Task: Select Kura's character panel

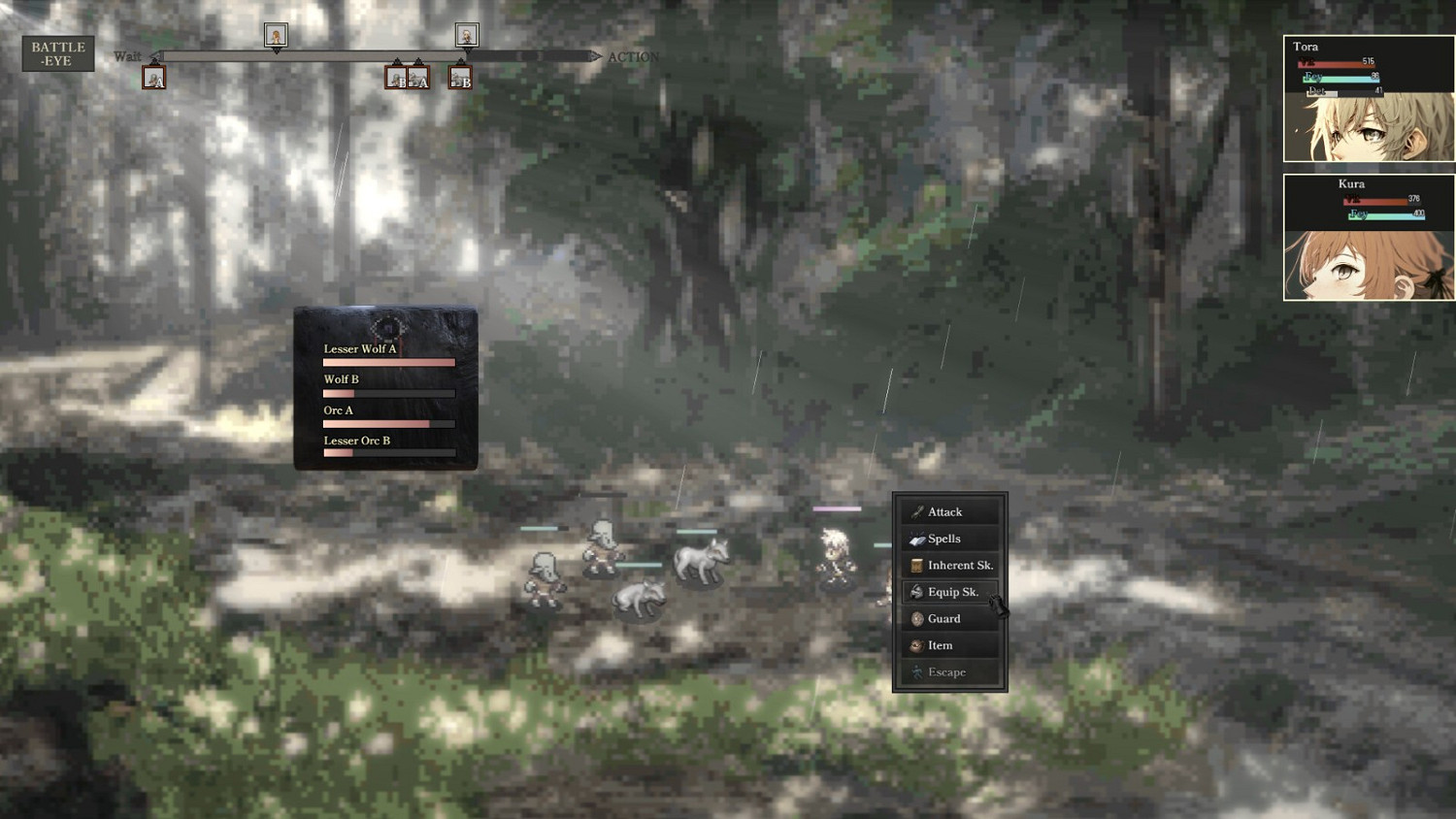Action: (x=1369, y=238)
